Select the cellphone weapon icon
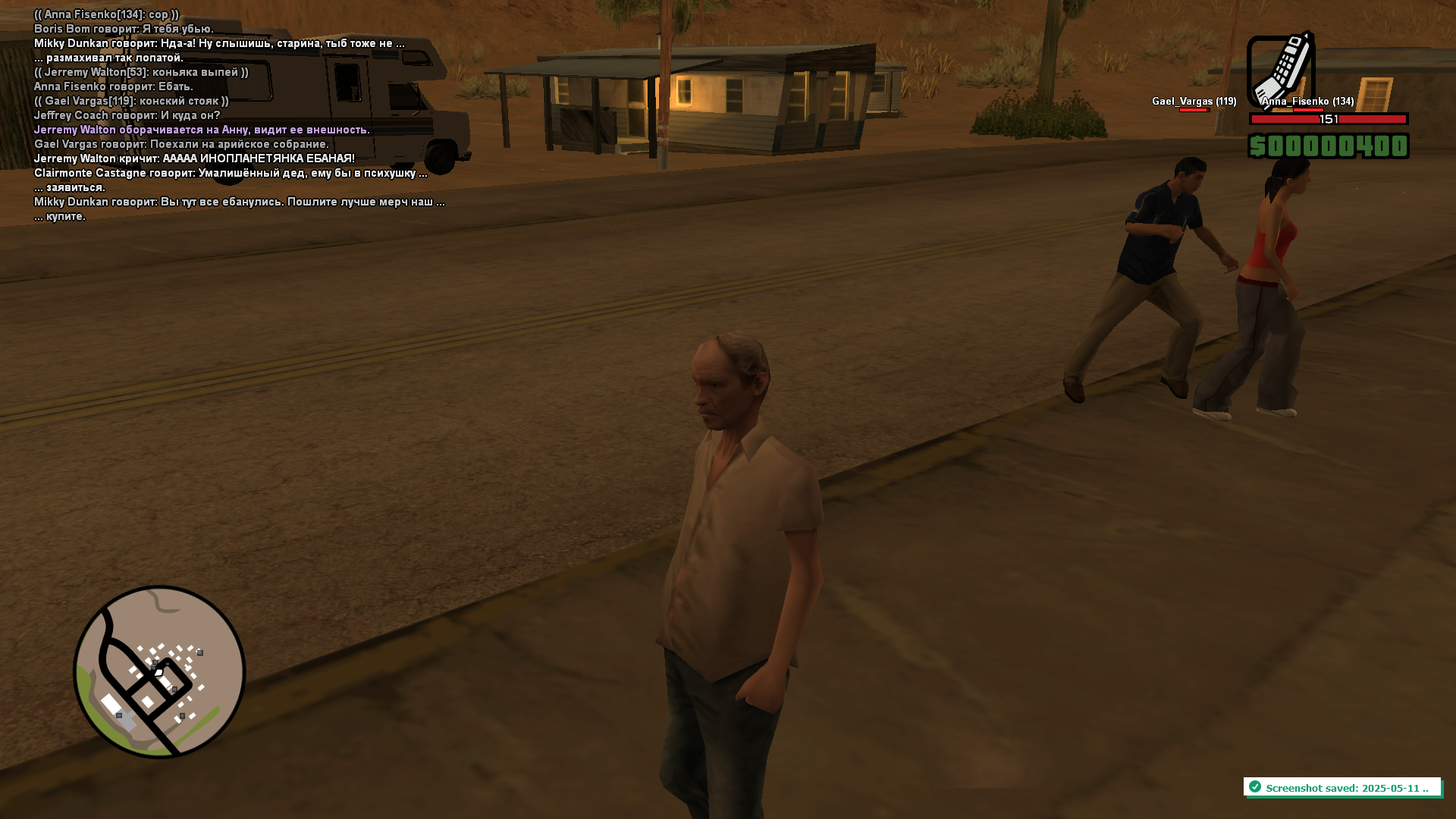Image resolution: width=1456 pixels, height=819 pixels. tap(1281, 70)
